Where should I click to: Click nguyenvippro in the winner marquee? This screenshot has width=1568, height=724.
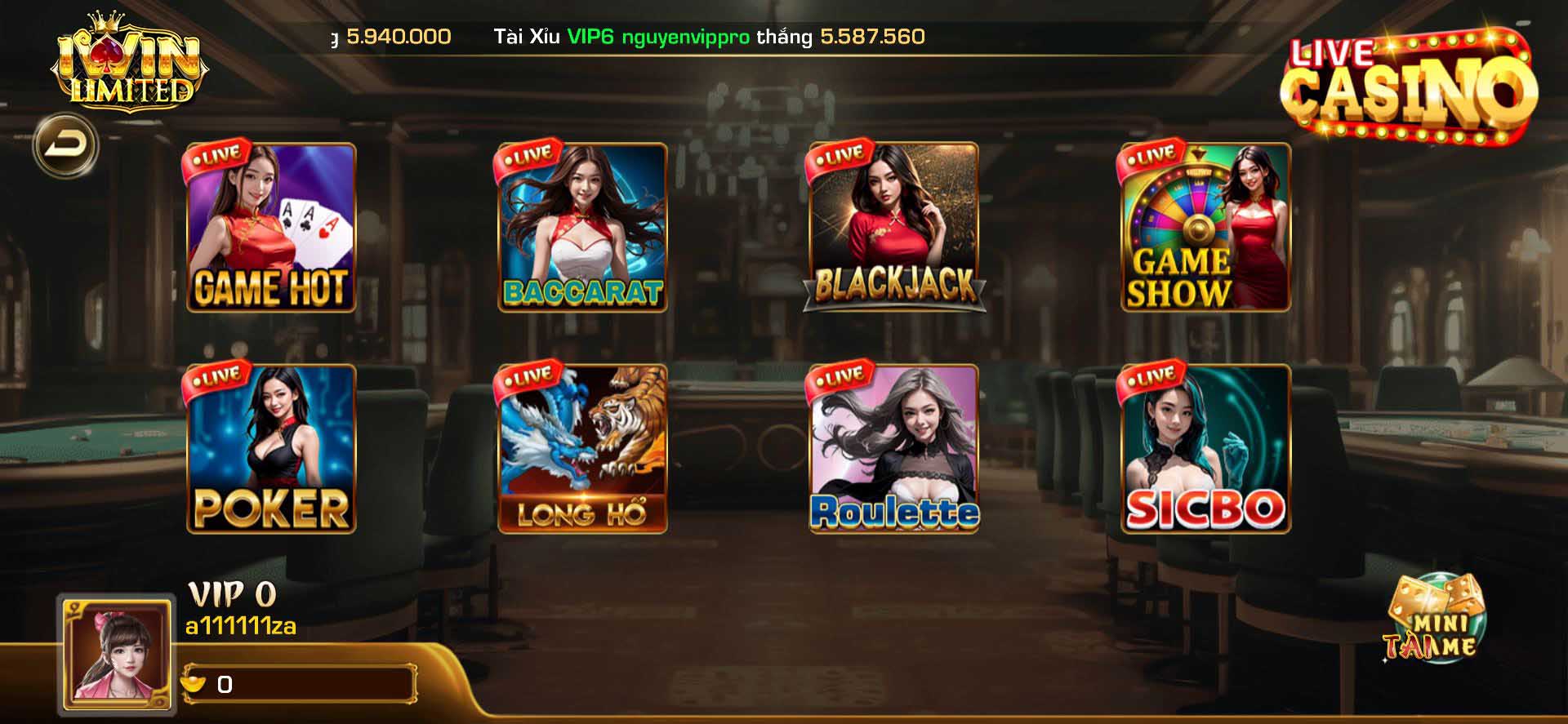click(686, 36)
